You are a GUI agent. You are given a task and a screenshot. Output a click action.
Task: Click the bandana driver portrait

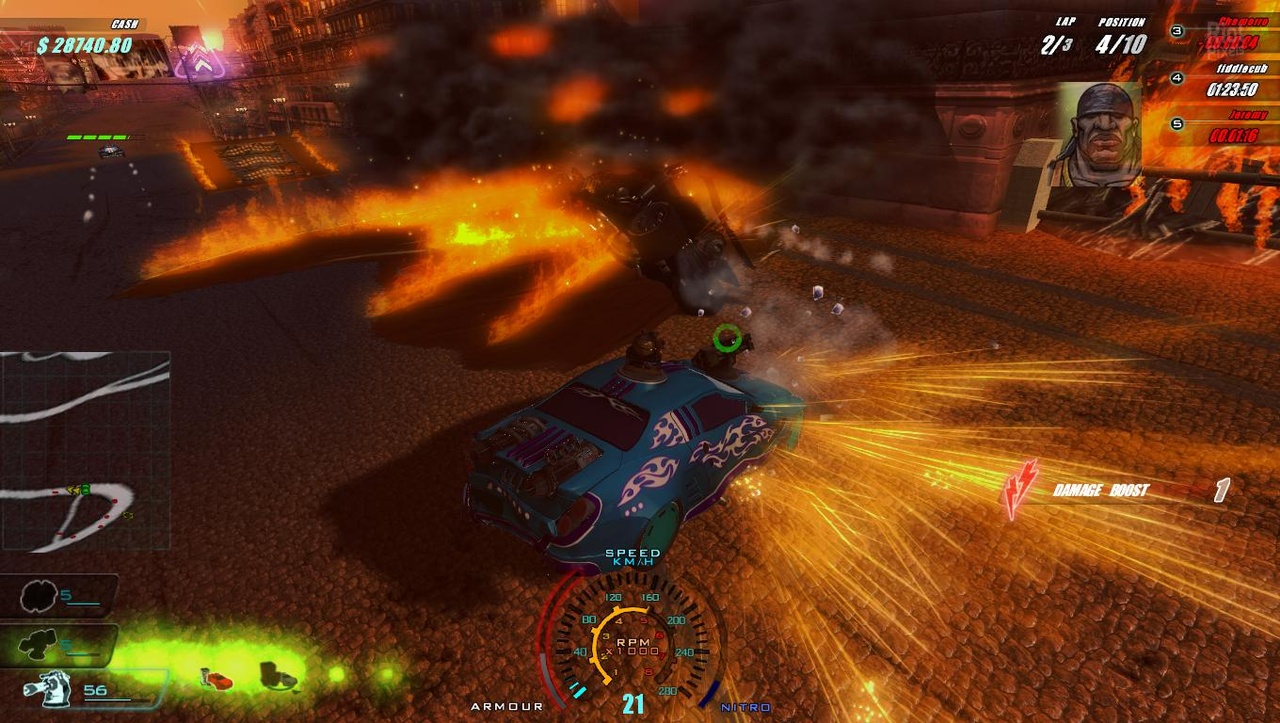(1099, 134)
